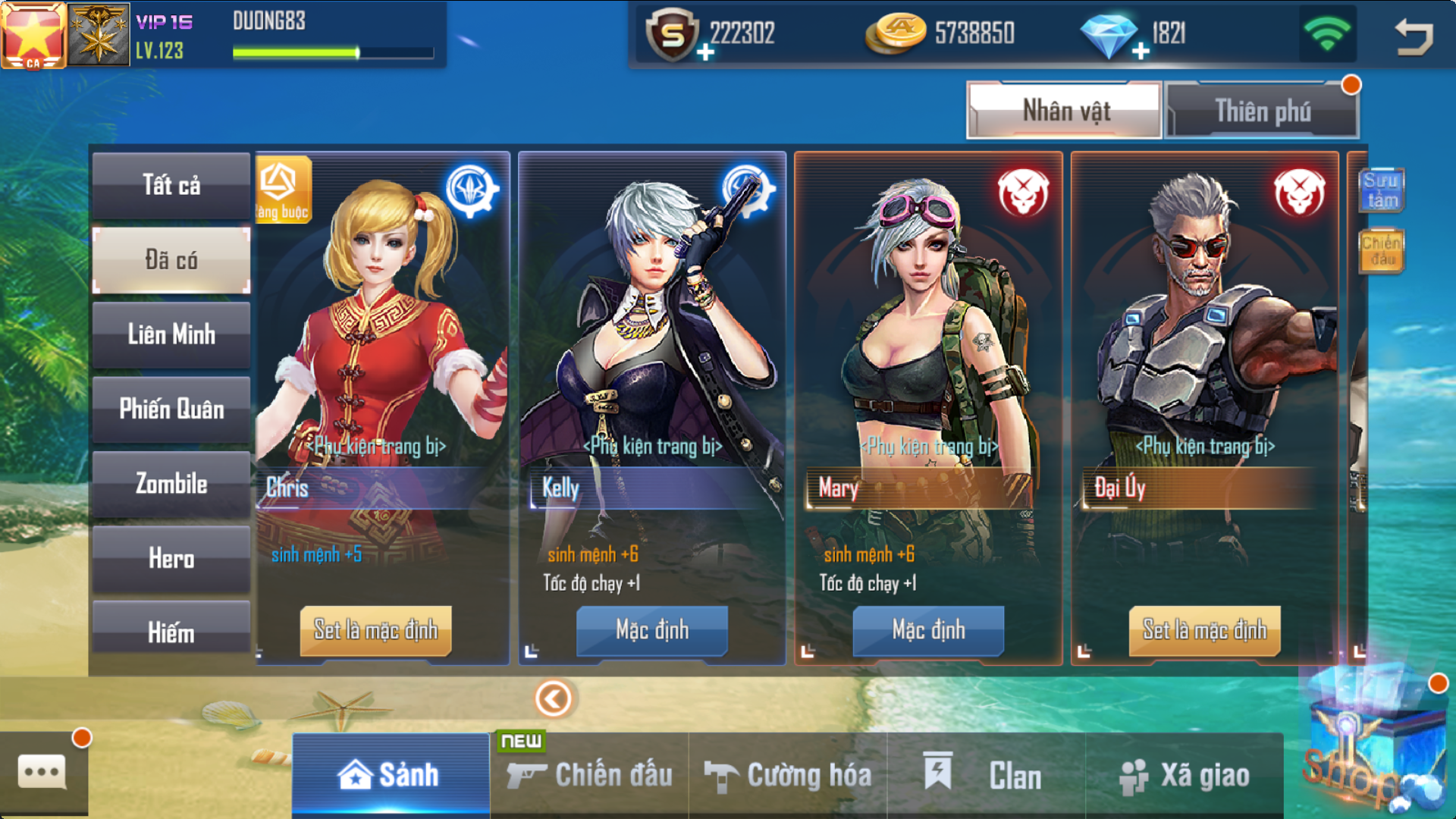This screenshot has height=819, width=1456.
Task: Open the chat bubble panel
Action: 42,773
